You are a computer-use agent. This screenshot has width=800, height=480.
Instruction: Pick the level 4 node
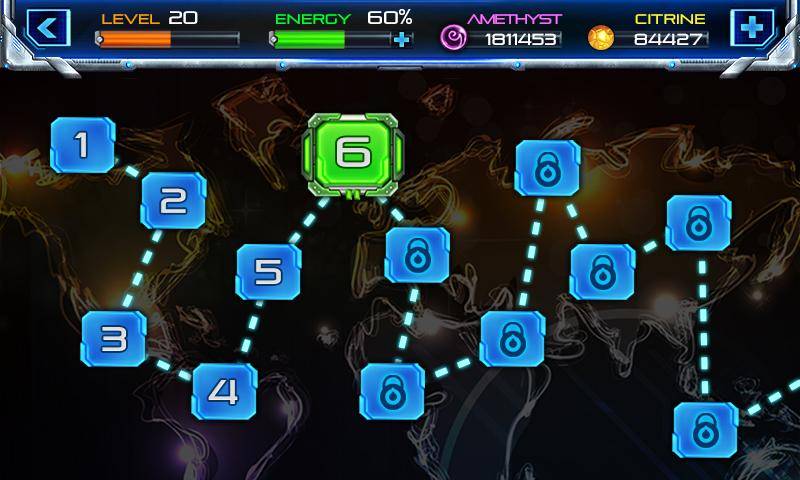click(224, 391)
